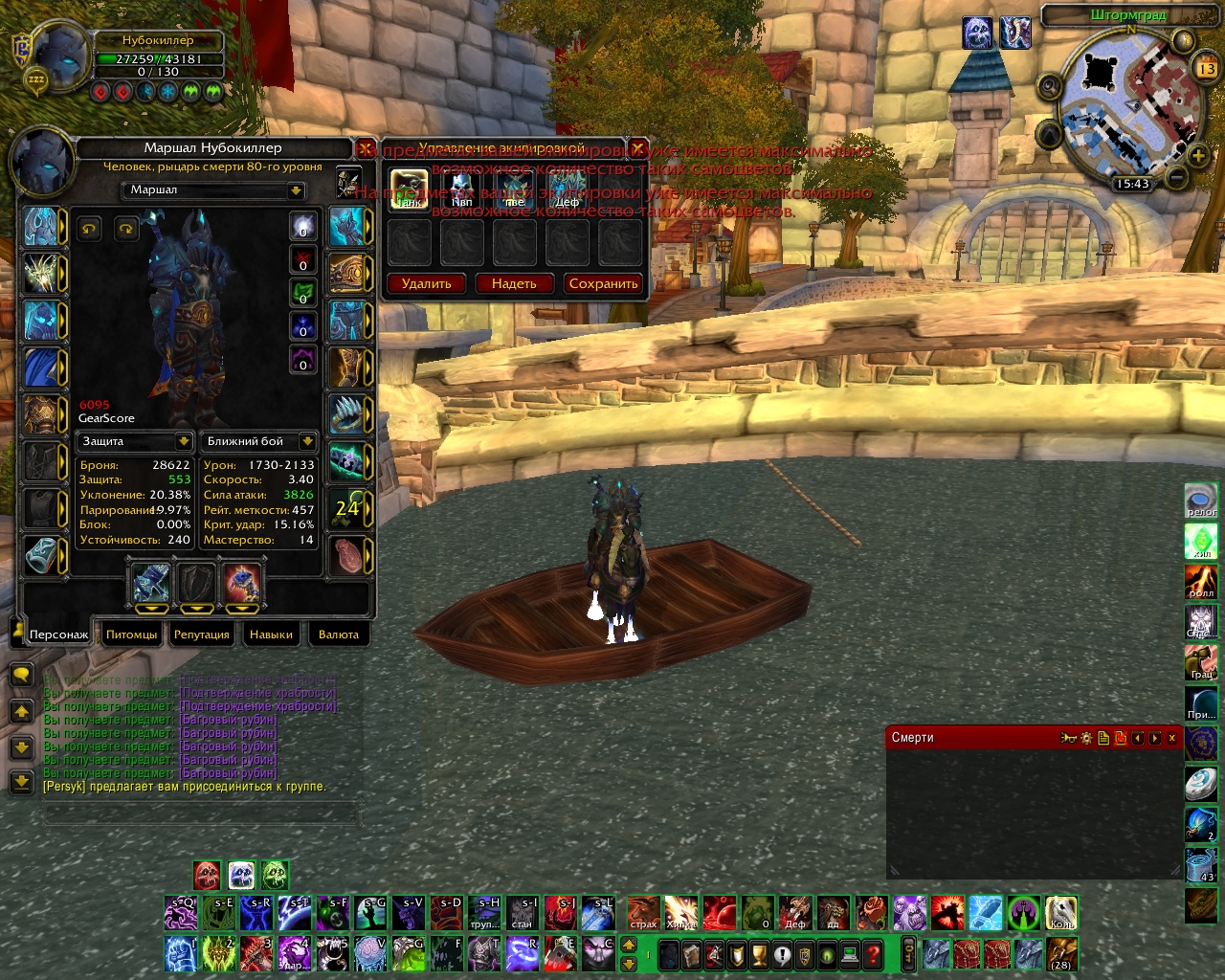1225x980 pixels.
Task: Open the Репутация tab
Action: [x=201, y=635]
